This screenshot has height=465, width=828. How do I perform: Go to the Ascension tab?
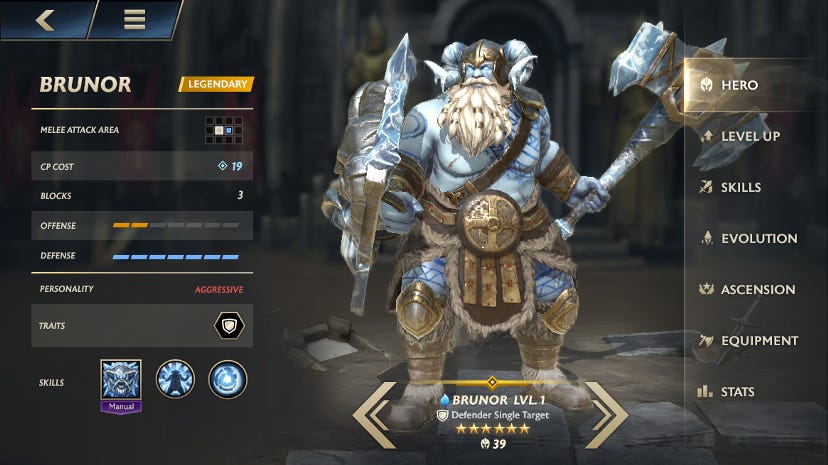tap(756, 289)
